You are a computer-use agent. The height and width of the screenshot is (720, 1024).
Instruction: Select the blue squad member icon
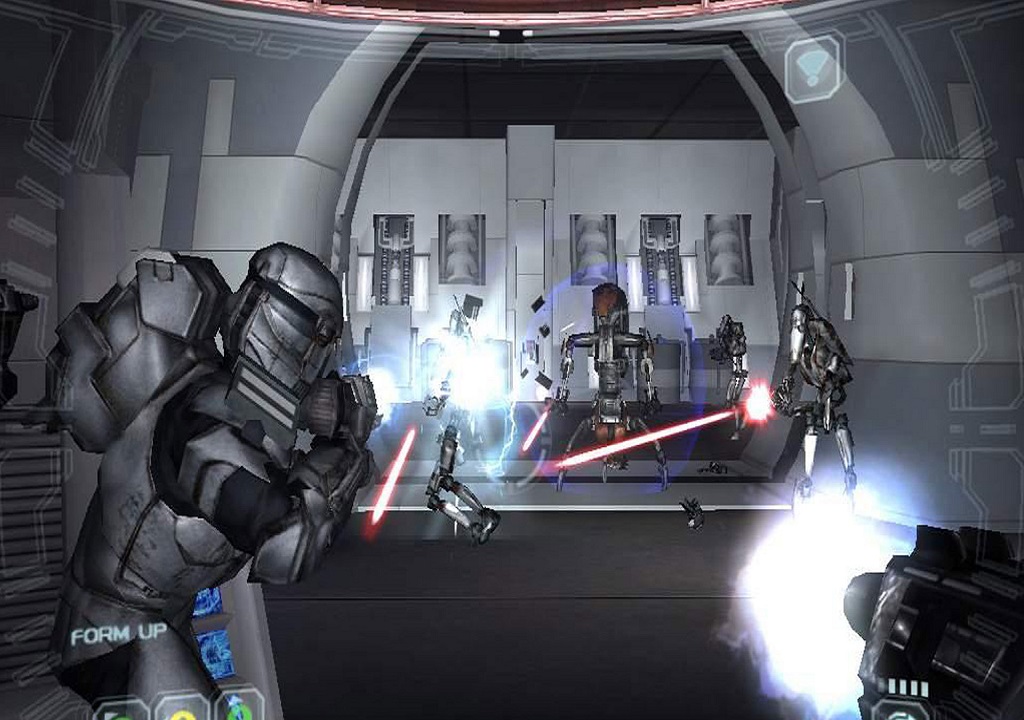[x=240, y=708]
